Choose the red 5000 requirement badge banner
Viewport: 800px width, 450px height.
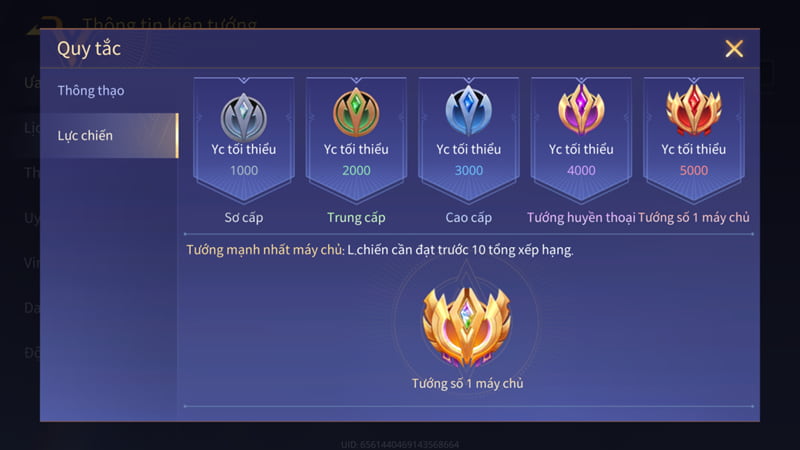pos(693,136)
